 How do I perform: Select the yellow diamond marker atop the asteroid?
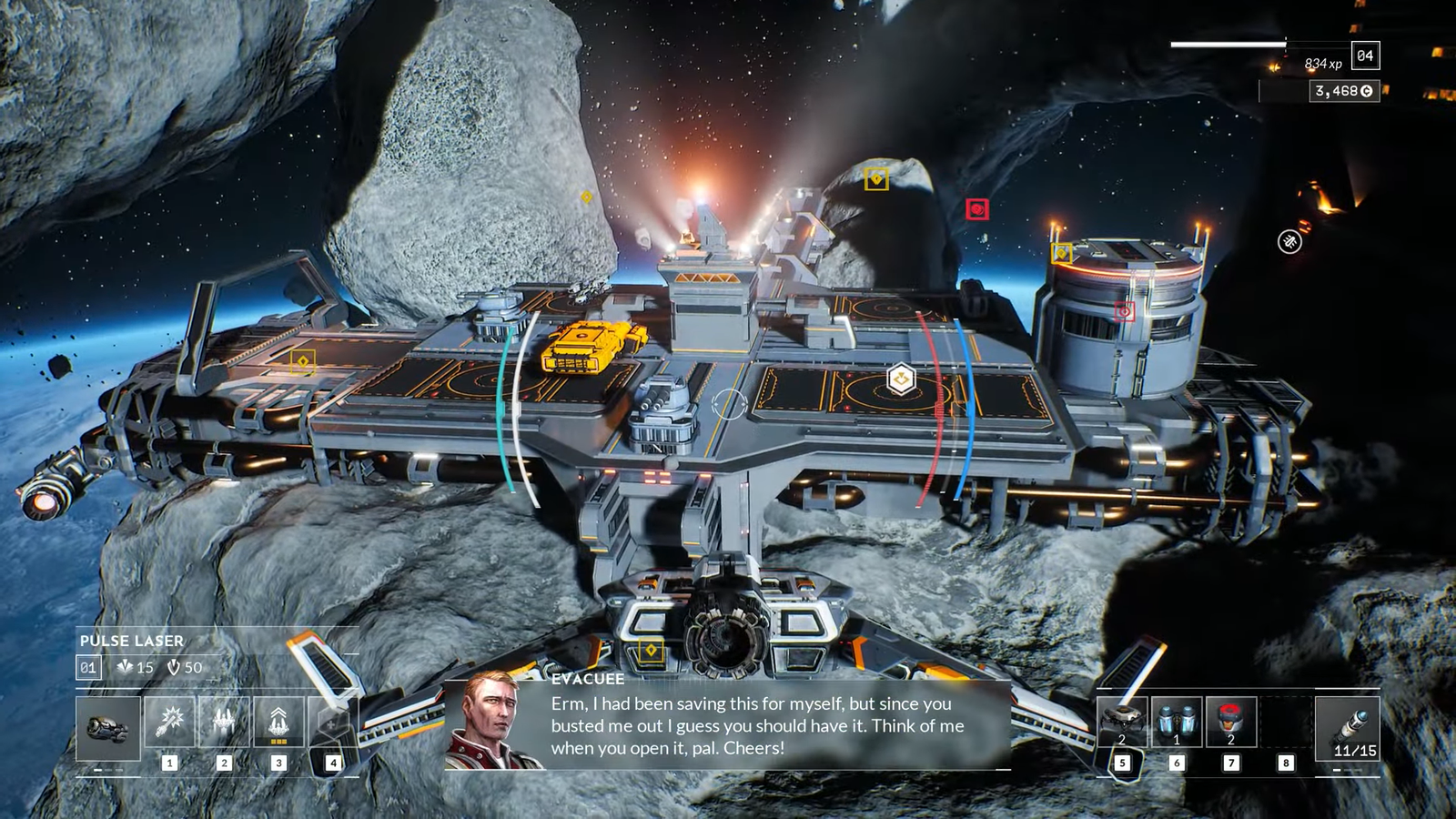[x=876, y=178]
